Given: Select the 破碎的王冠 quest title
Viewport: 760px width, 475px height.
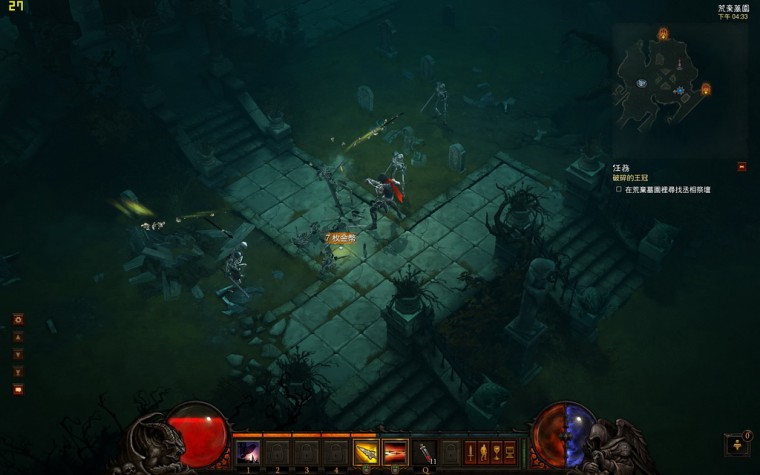Looking at the screenshot, I should [633, 178].
